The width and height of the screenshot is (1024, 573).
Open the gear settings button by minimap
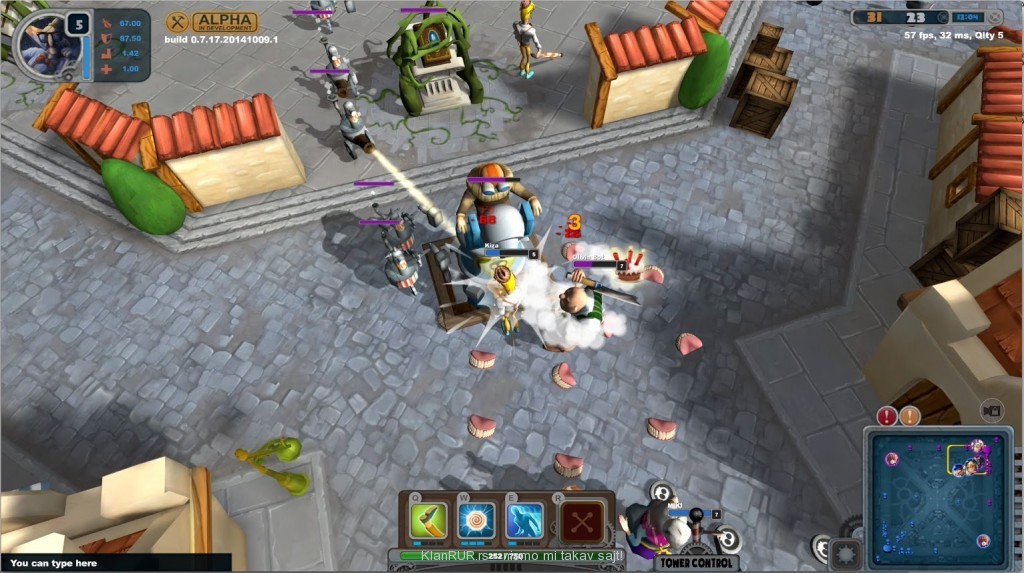847,551
